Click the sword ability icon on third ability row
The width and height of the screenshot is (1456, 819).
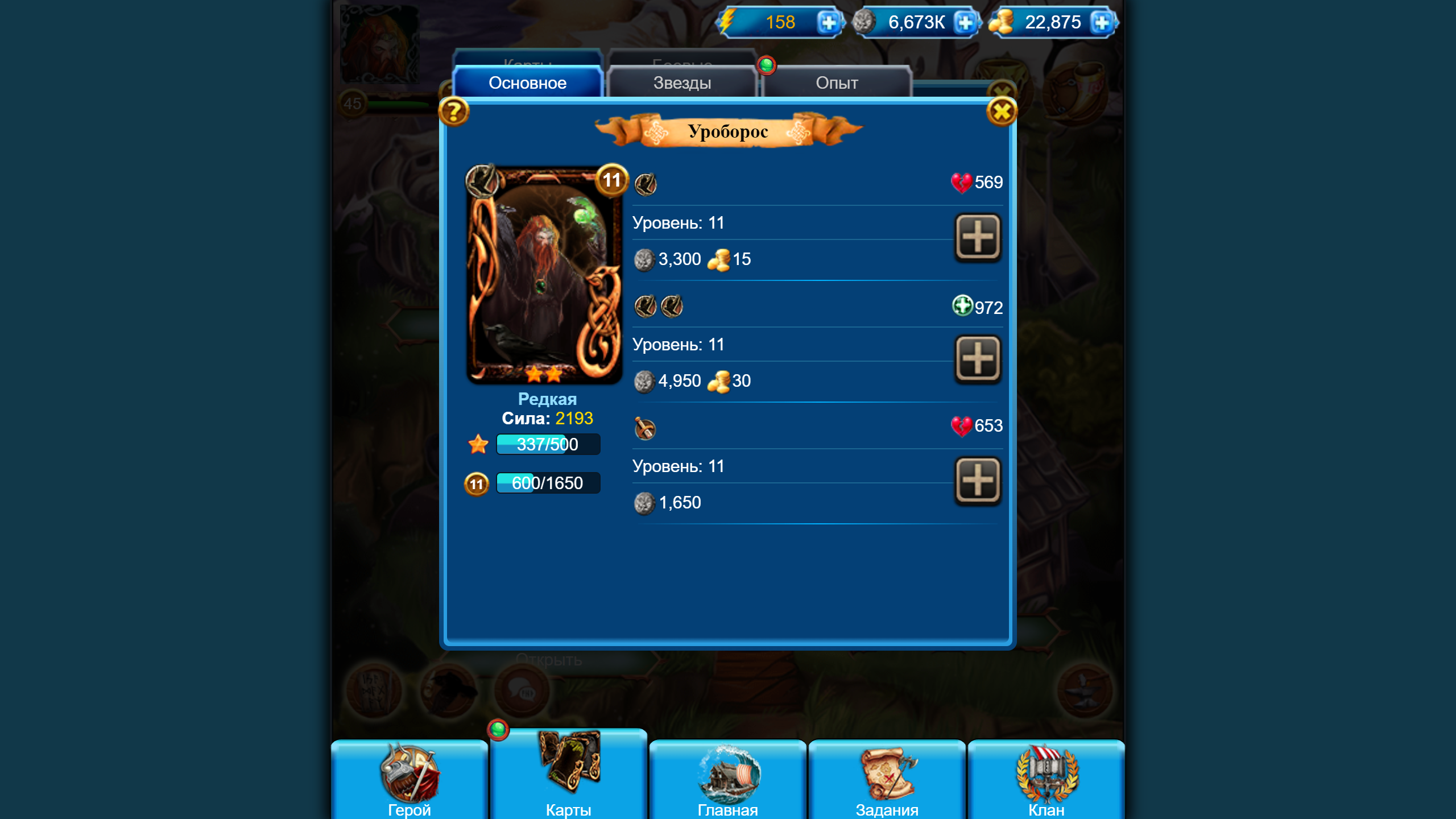tap(646, 428)
